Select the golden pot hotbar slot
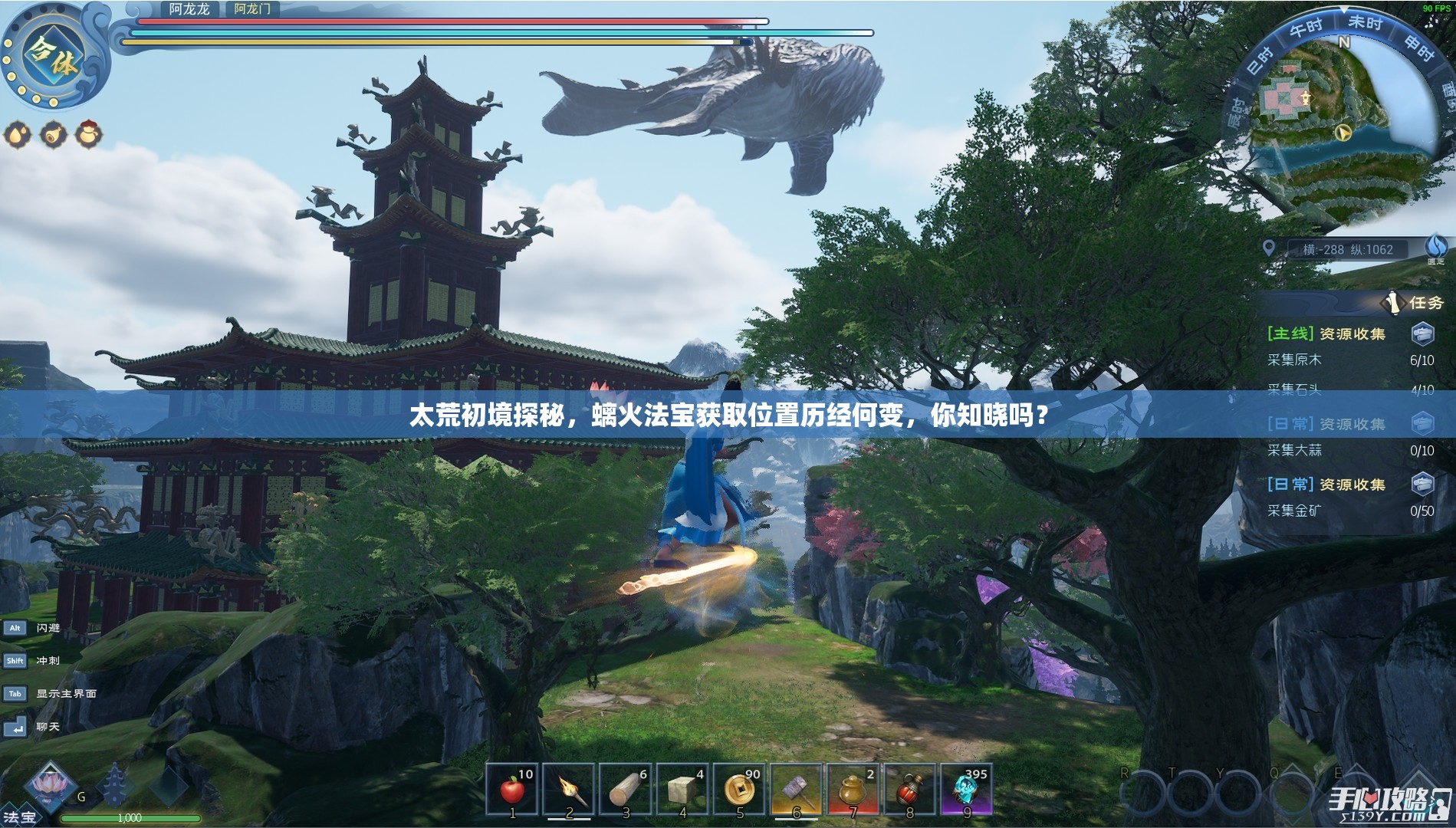Image resolution: width=1456 pixels, height=828 pixels. click(x=853, y=790)
